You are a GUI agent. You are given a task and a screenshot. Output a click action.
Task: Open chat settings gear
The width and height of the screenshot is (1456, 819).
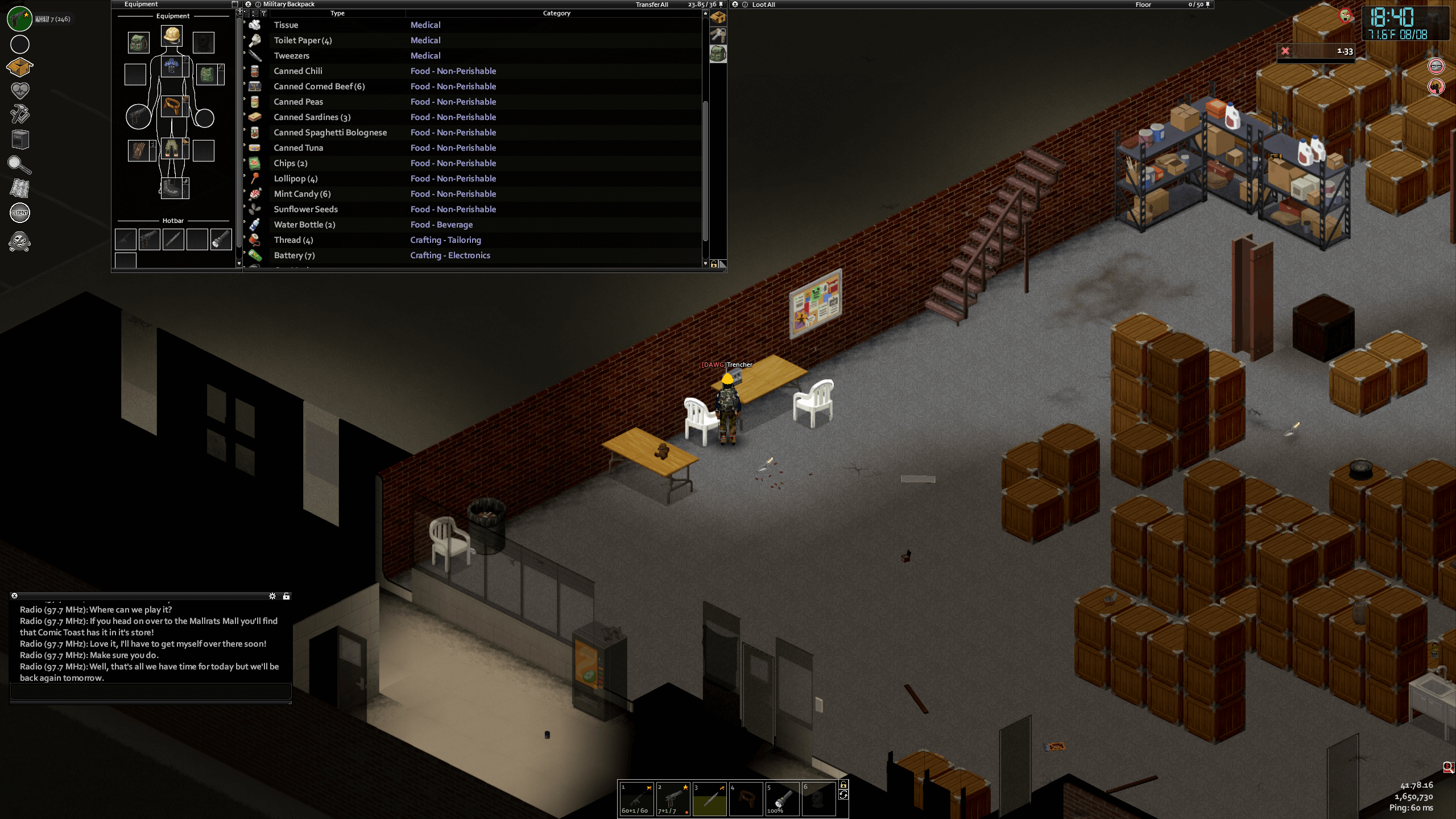click(x=272, y=596)
